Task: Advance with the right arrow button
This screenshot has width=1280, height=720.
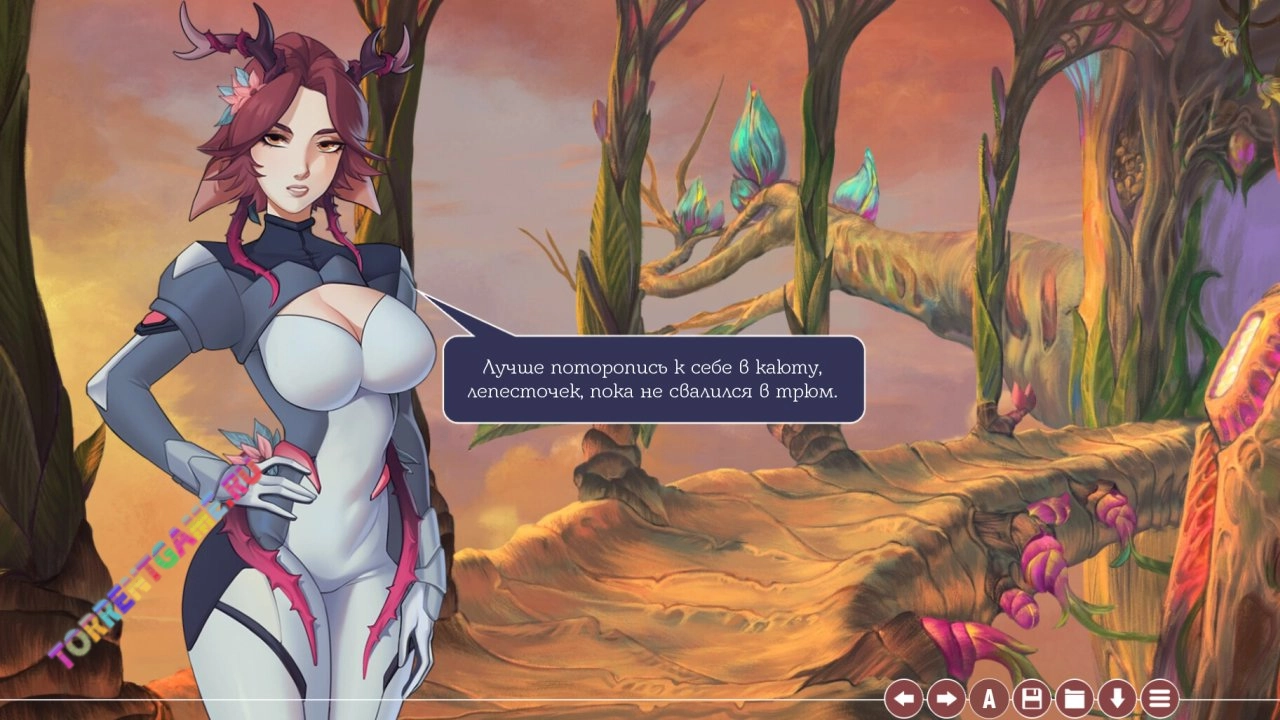Action: (x=946, y=698)
